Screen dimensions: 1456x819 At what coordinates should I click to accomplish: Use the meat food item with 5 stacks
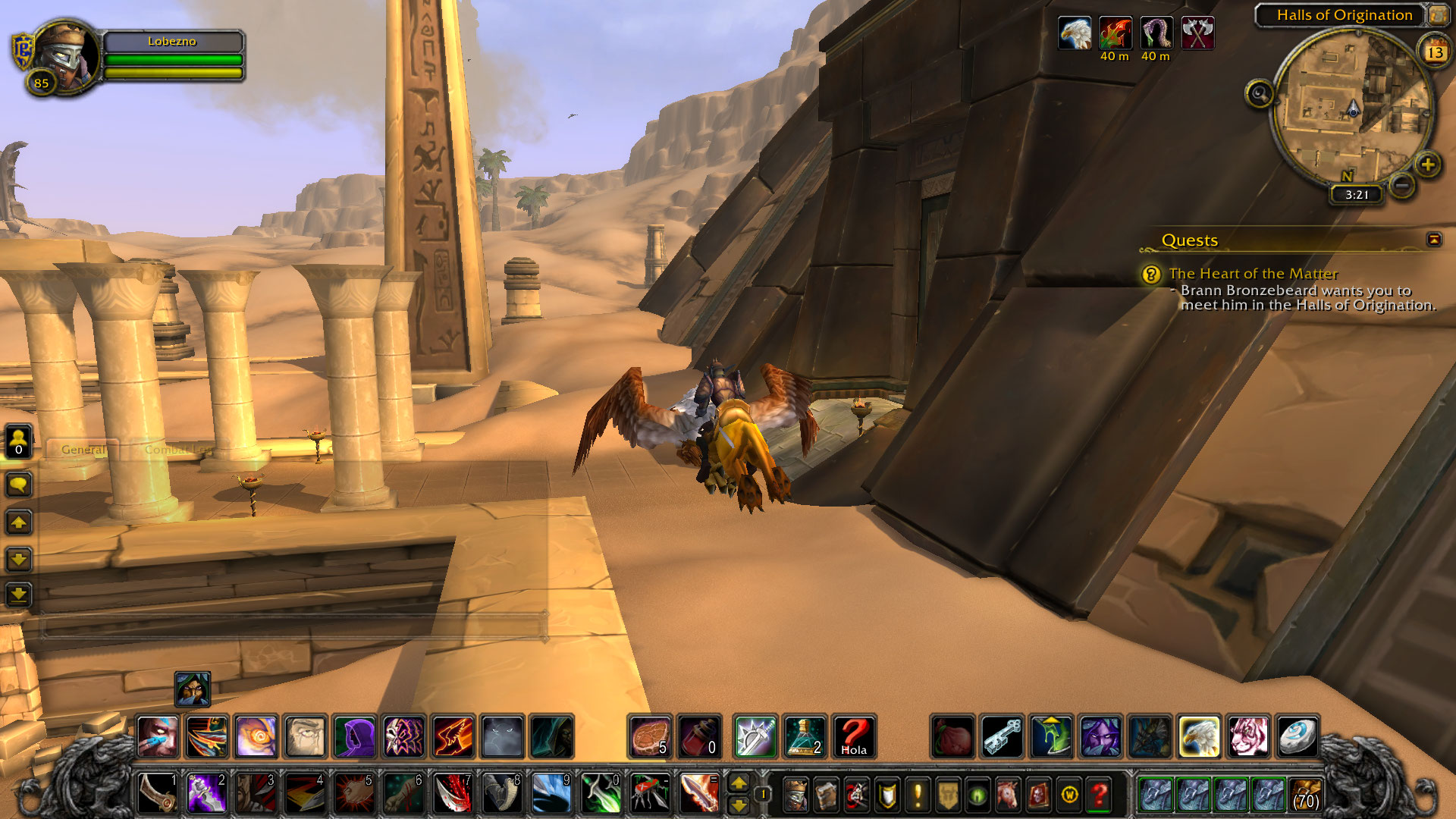(x=650, y=736)
